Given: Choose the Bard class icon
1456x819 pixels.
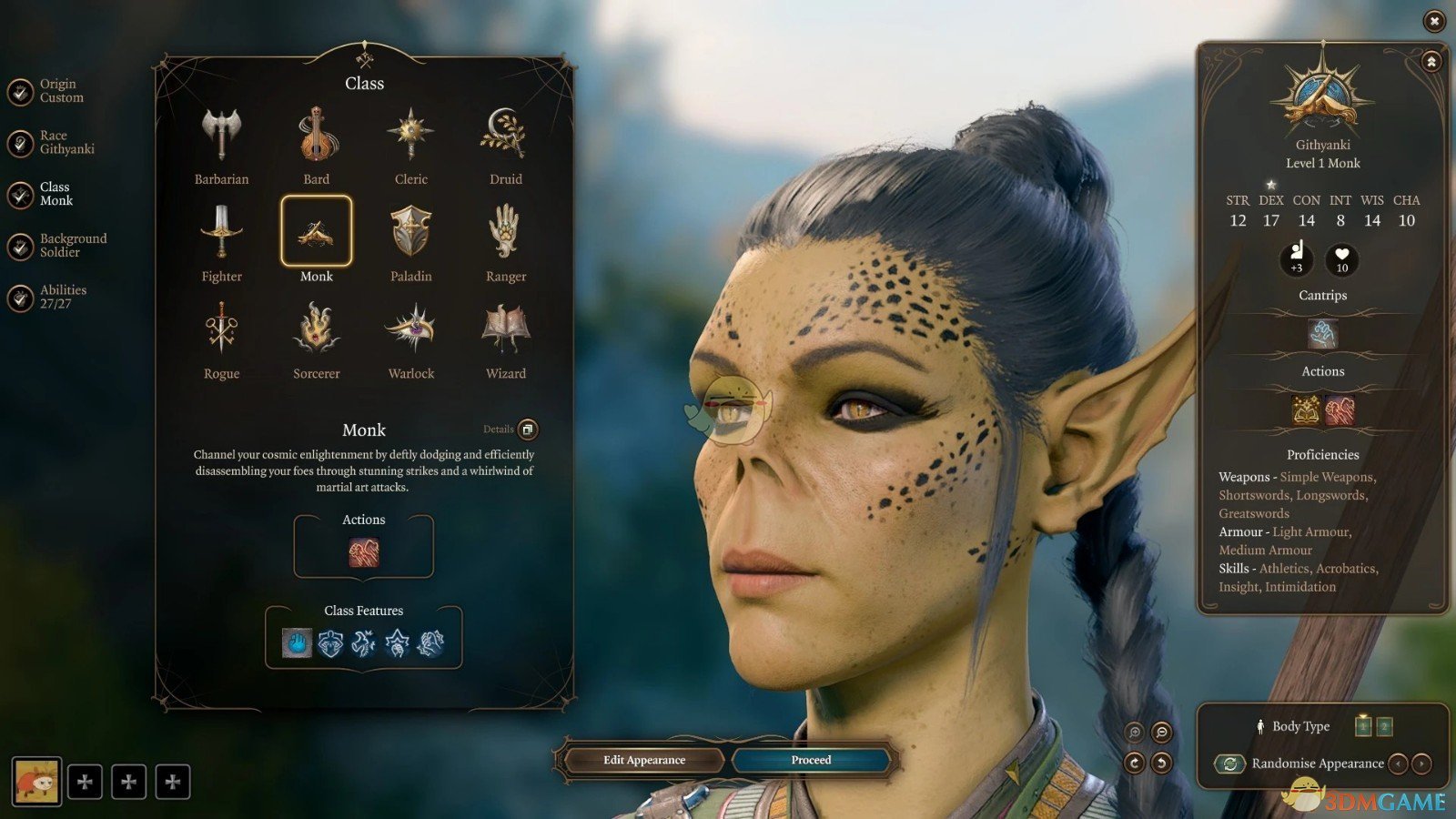Looking at the screenshot, I should coord(316,136).
